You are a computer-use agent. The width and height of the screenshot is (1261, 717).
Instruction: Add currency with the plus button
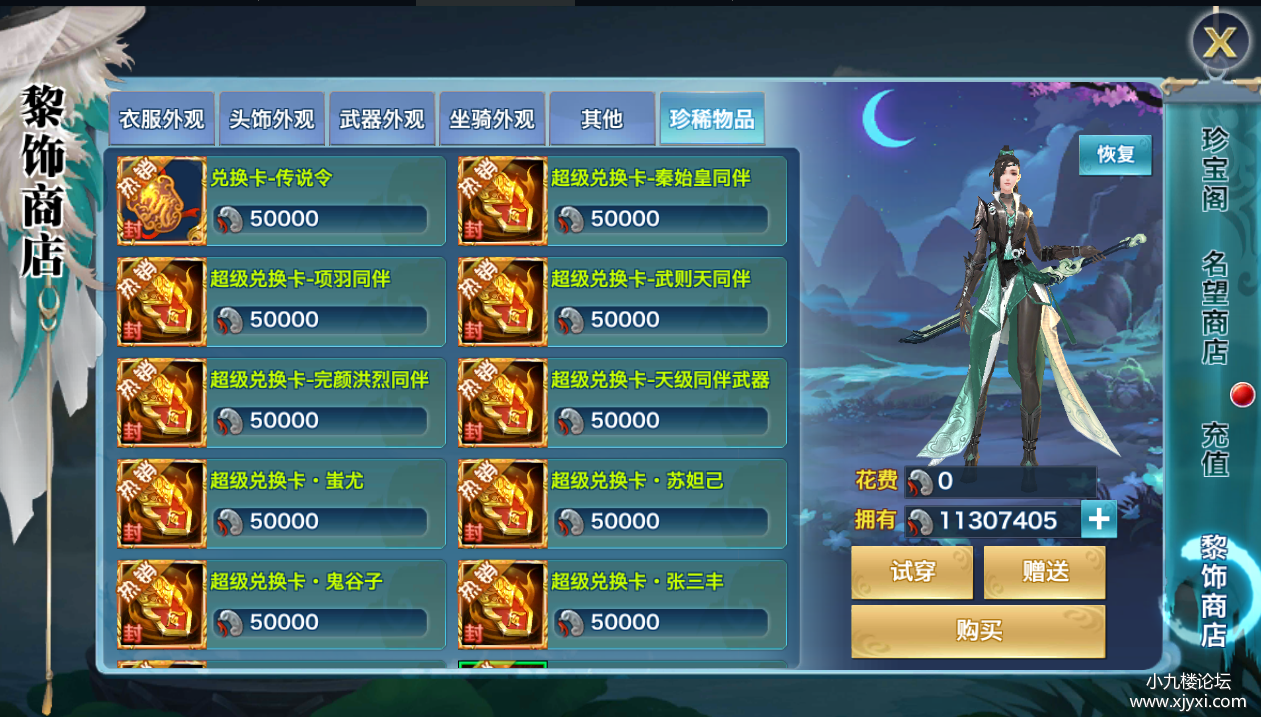point(1099,520)
